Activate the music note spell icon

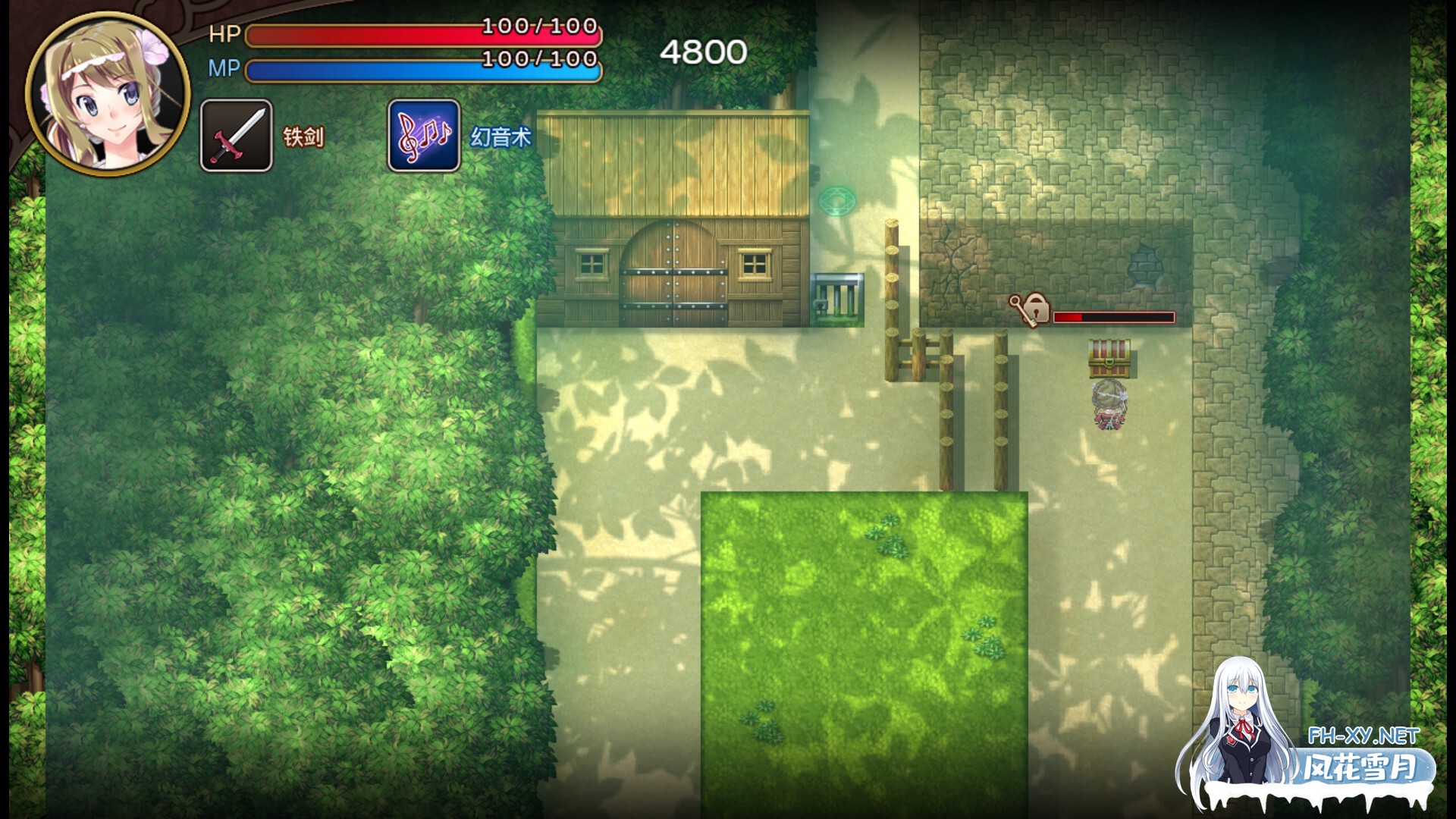point(424,136)
